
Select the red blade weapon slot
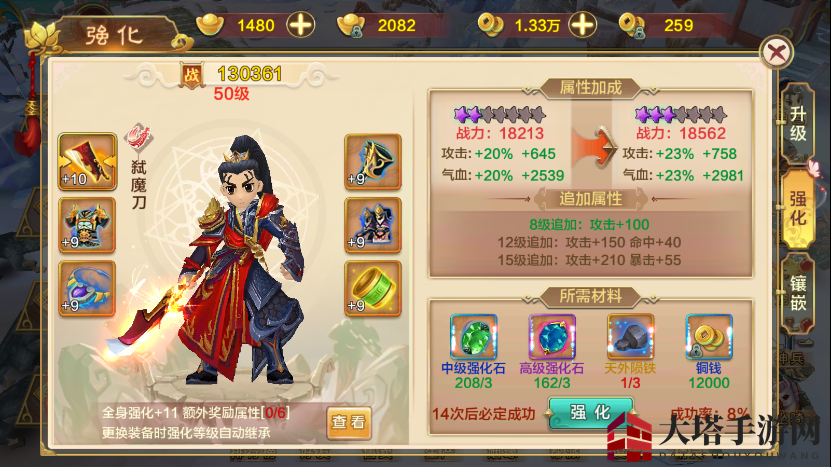click(x=87, y=159)
